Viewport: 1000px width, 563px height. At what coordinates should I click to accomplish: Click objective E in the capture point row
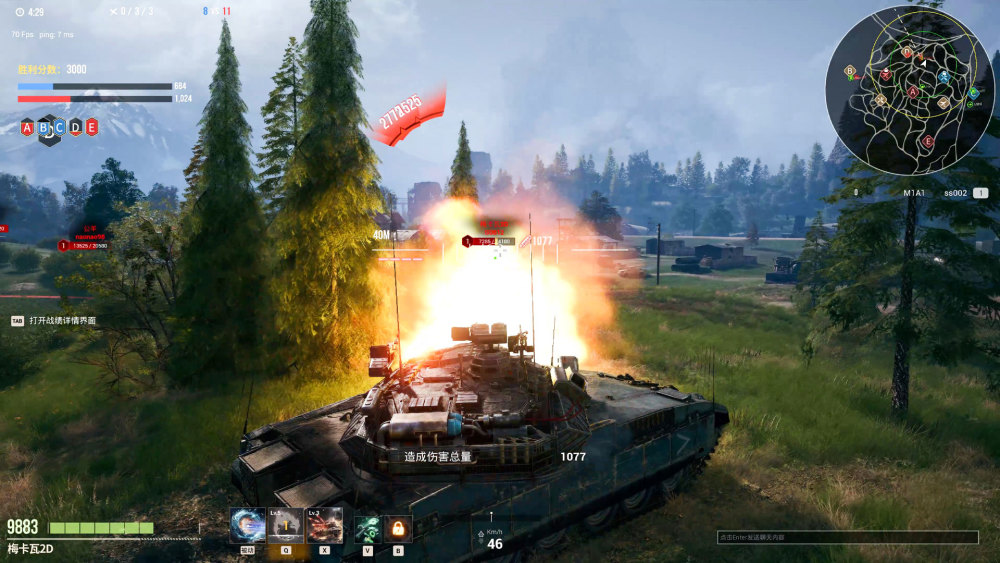(x=91, y=127)
